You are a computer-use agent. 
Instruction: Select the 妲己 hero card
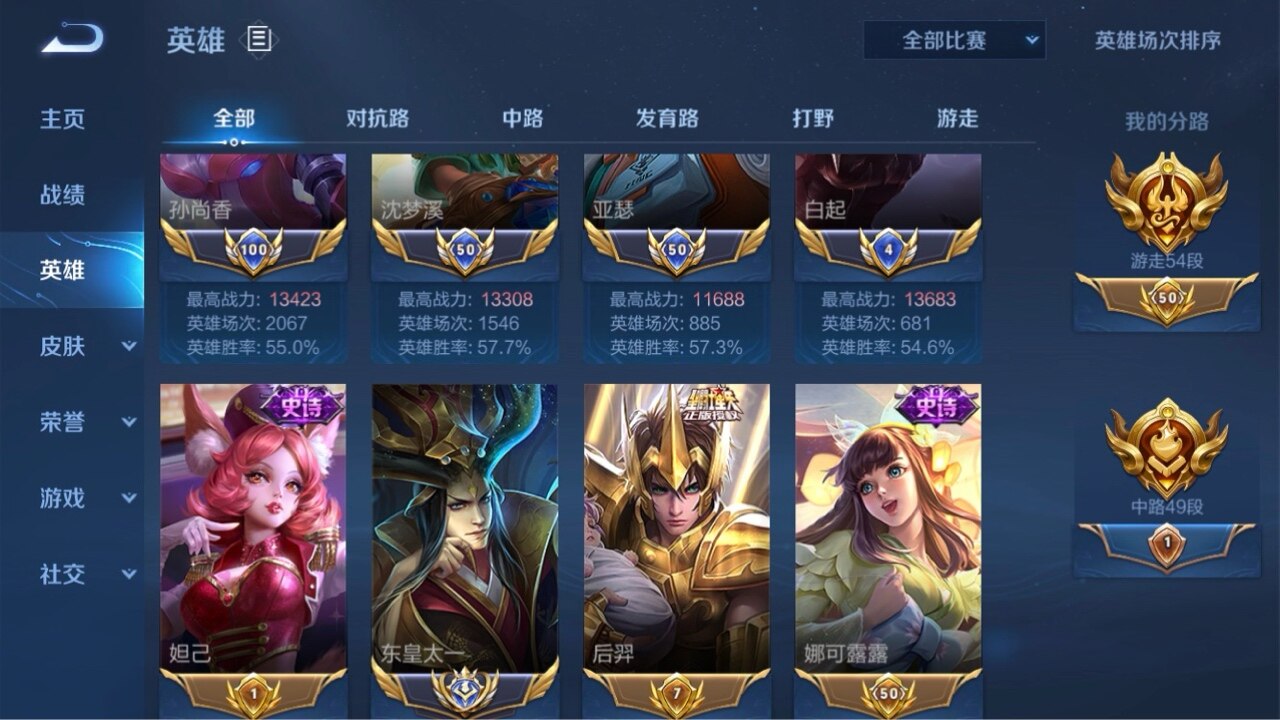253,530
